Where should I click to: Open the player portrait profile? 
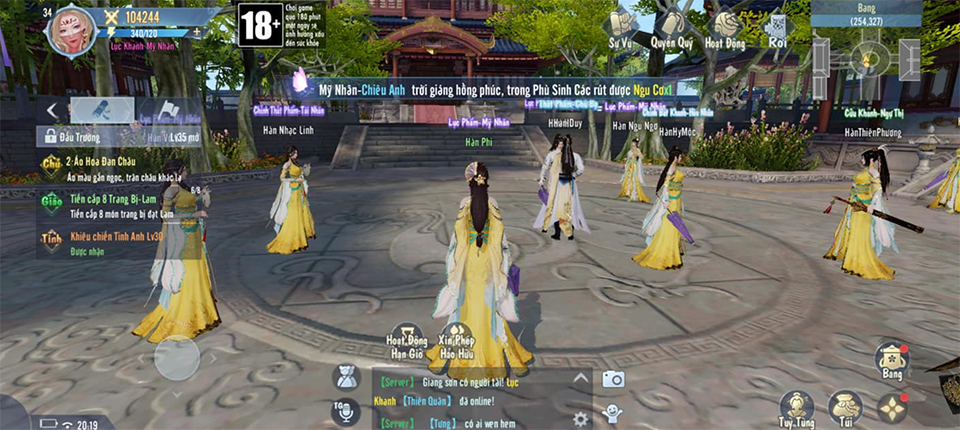pyautogui.click(x=72, y=31)
